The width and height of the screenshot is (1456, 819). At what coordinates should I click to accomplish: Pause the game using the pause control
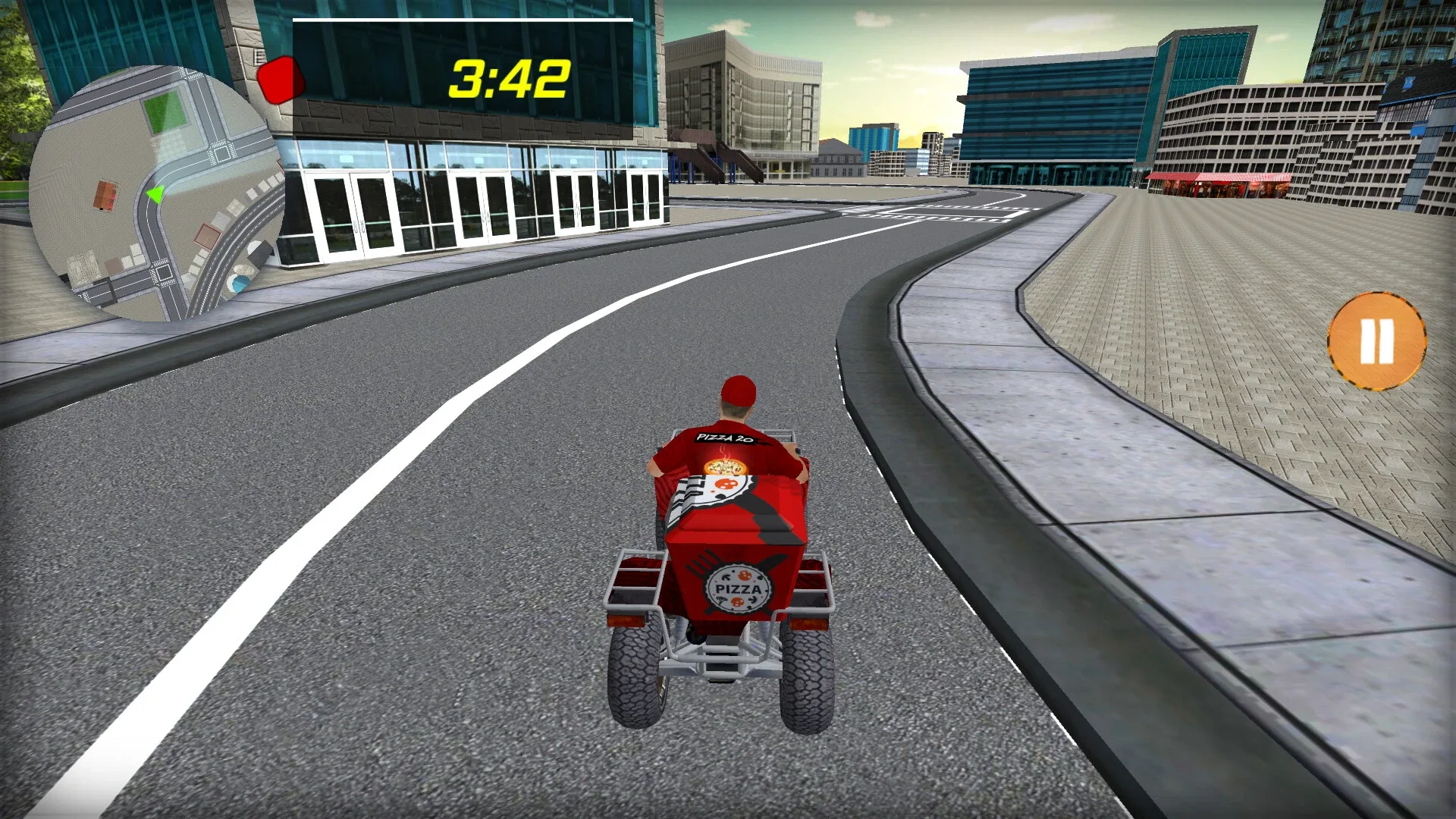point(1376,341)
